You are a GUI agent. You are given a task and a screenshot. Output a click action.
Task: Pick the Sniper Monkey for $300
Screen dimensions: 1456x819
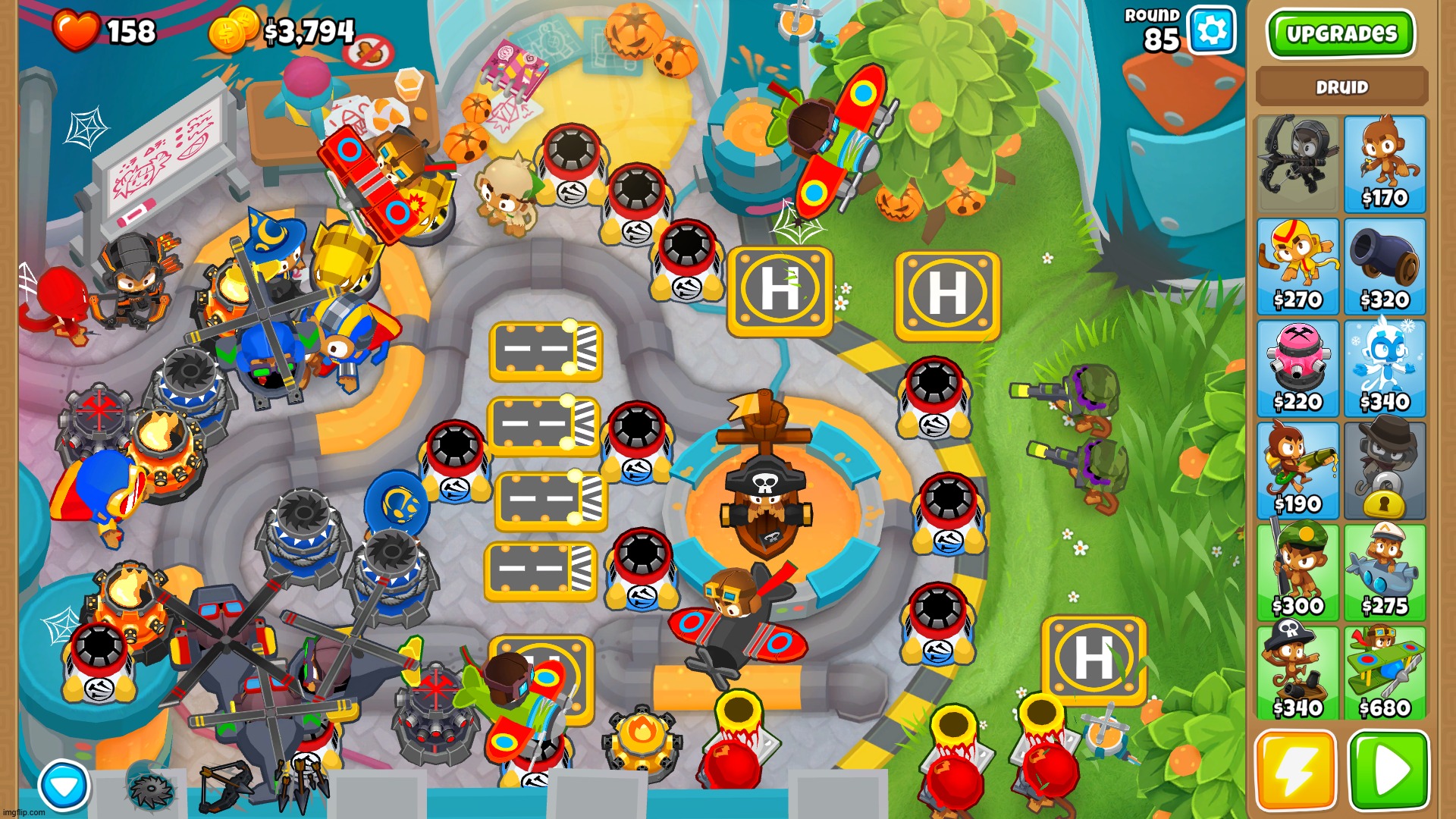pos(1298,573)
